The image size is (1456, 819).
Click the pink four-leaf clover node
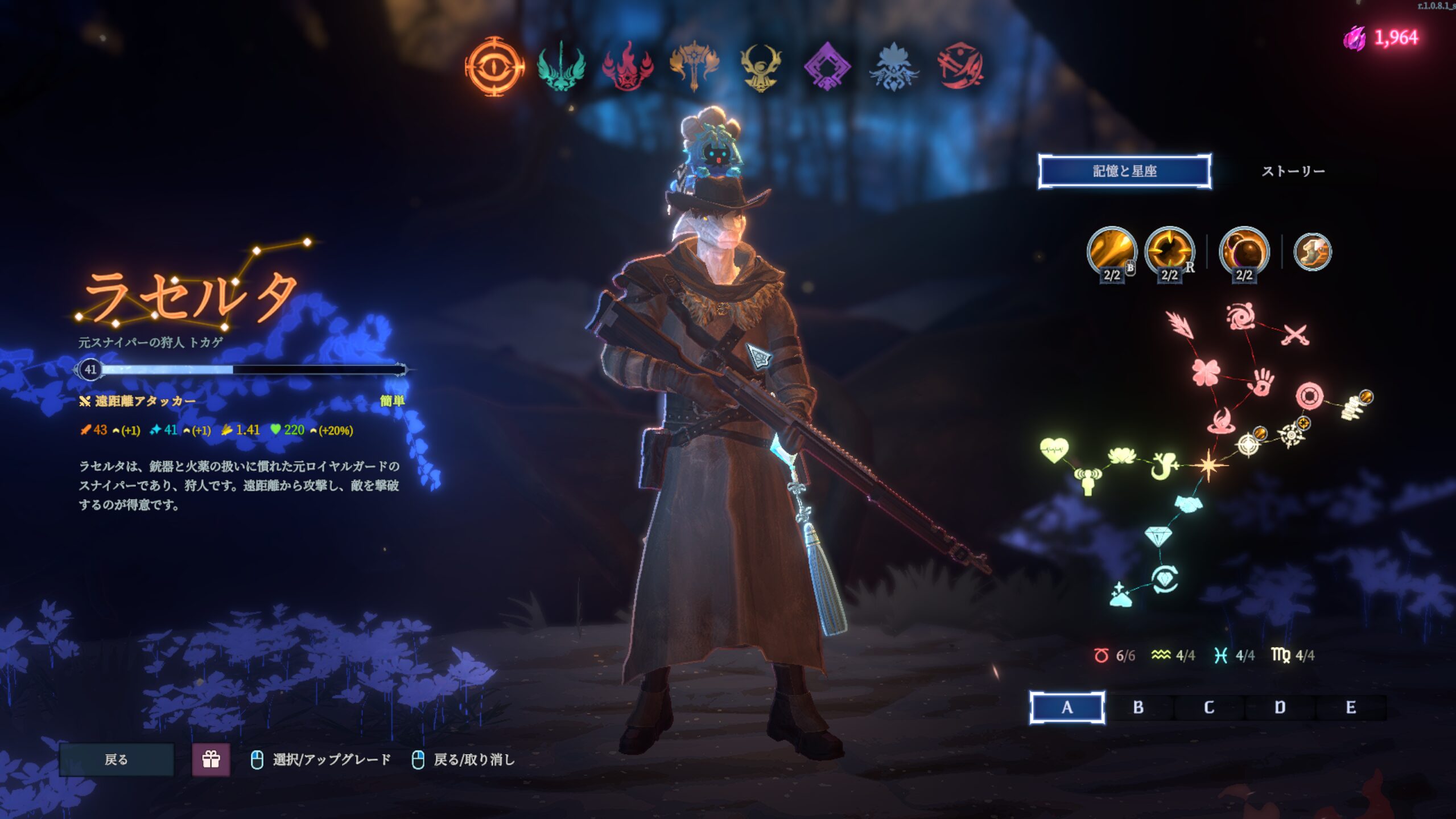point(1205,372)
